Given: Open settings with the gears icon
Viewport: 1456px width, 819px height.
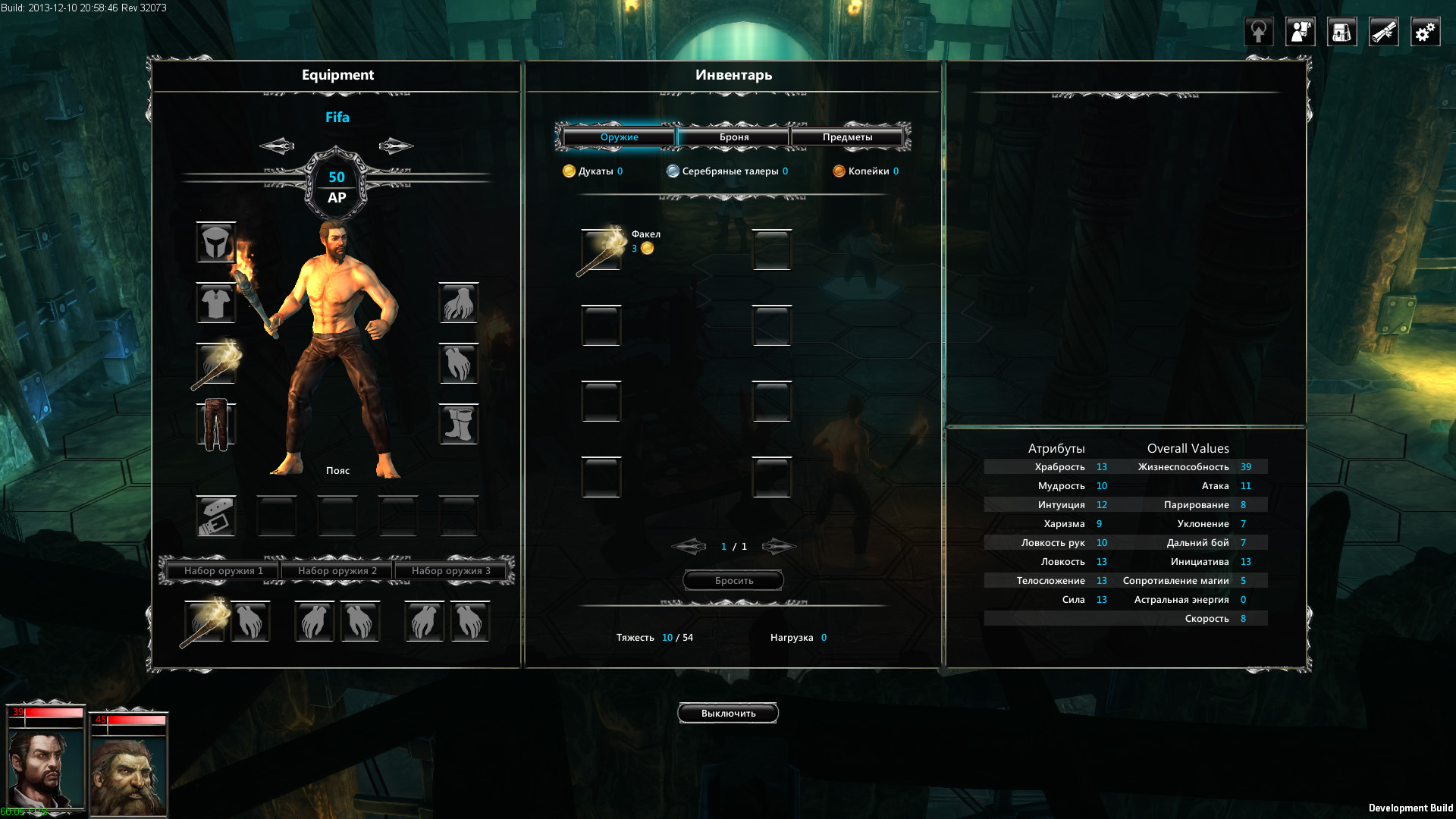Looking at the screenshot, I should coord(1425,32).
